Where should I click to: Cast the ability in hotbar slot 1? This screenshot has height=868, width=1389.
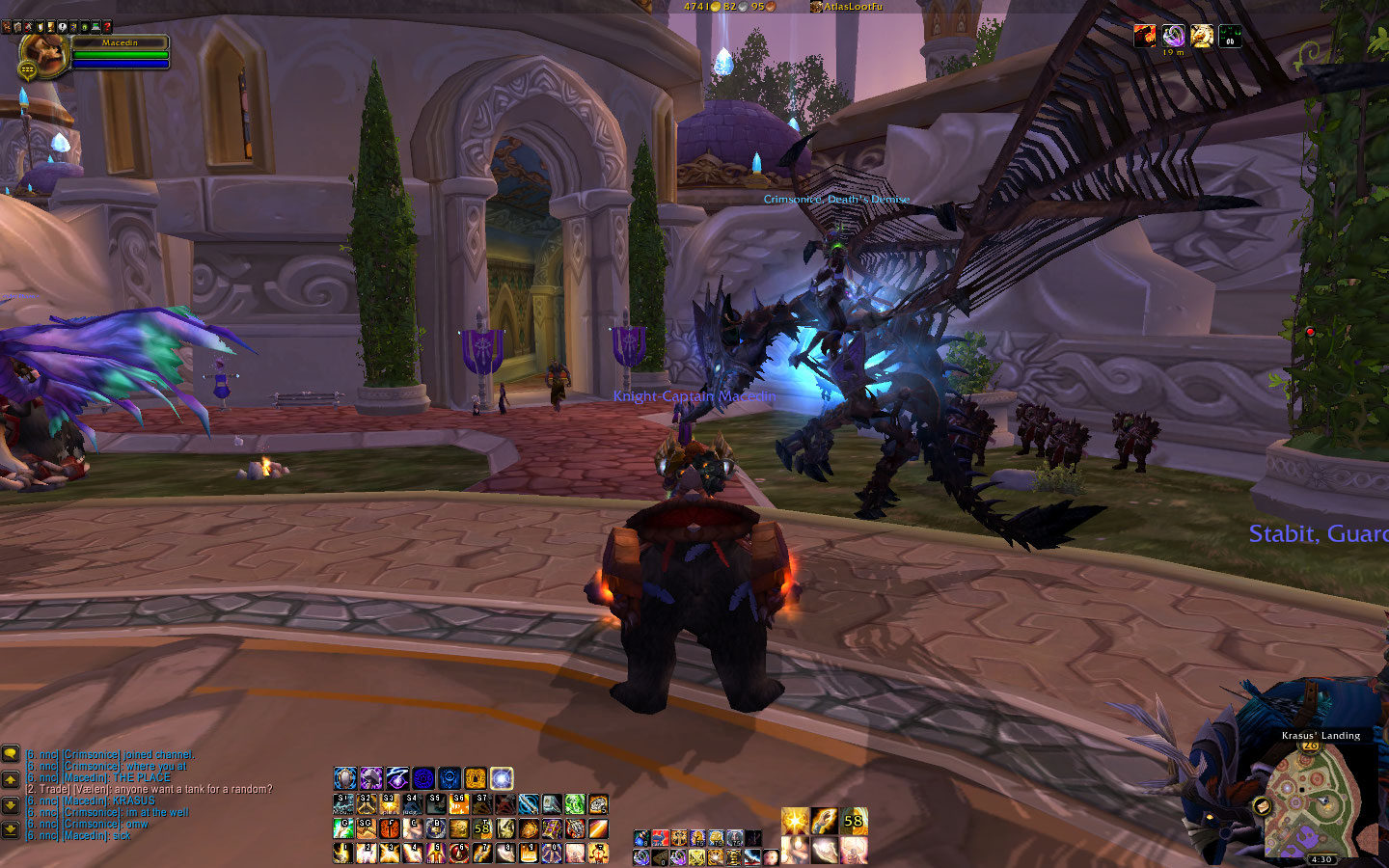click(342, 853)
